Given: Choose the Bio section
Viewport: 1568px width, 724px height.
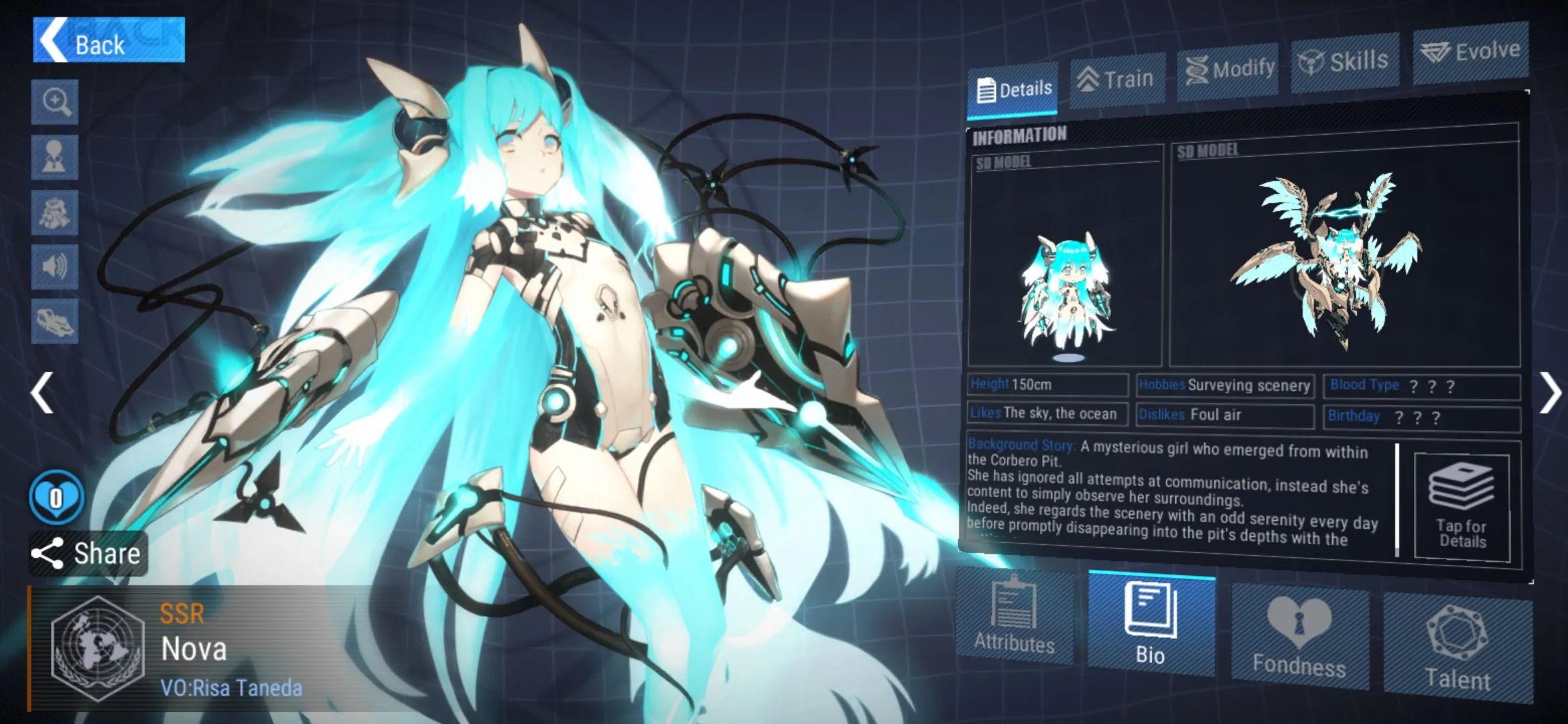Looking at the screenshot, I should (x=1151, y=623).
